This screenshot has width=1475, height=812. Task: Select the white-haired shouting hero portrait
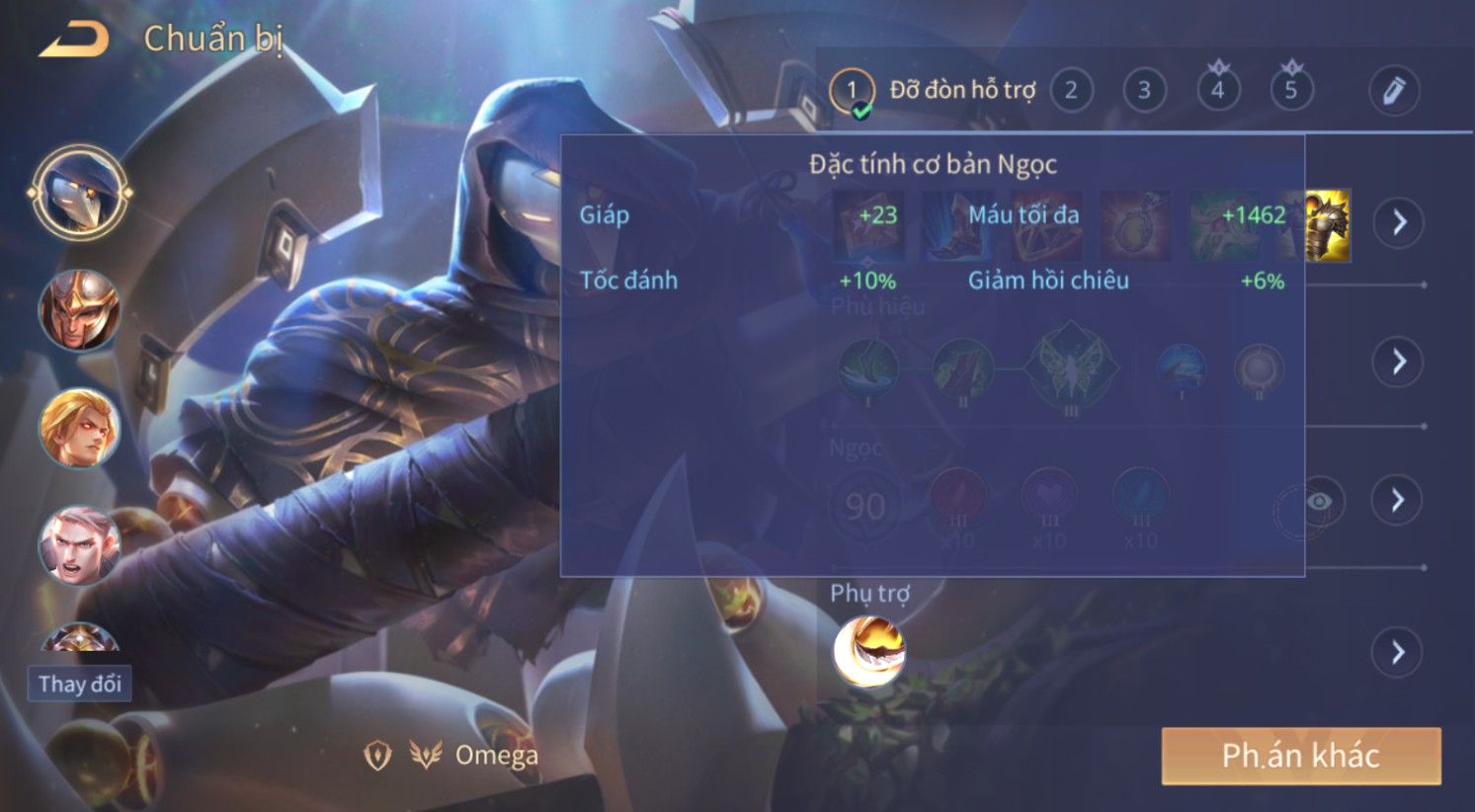(x=79, y=545)
